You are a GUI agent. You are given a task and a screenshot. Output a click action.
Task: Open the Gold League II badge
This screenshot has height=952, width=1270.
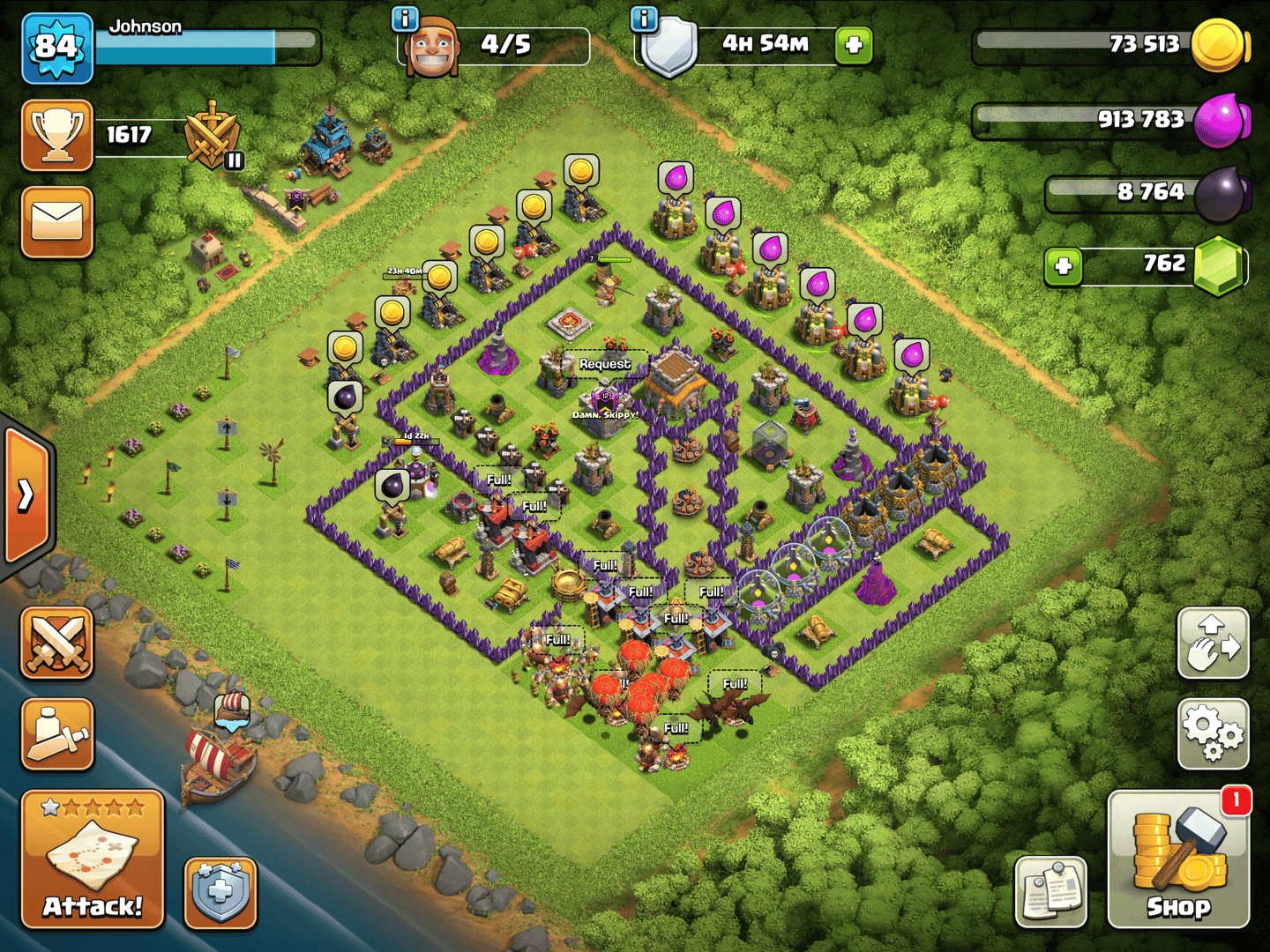(x=213, y=137)
